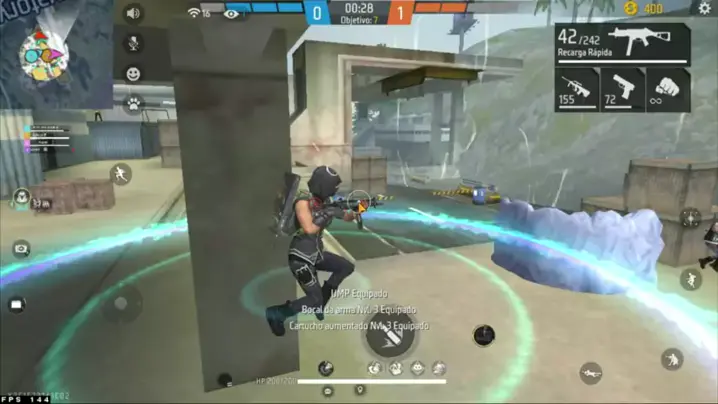Activate the sprint running-figure button

[x=121, y=174]
